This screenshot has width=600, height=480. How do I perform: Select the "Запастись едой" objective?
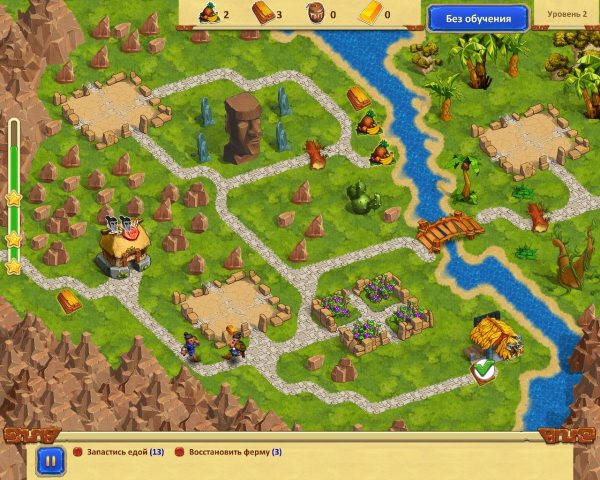123,452
